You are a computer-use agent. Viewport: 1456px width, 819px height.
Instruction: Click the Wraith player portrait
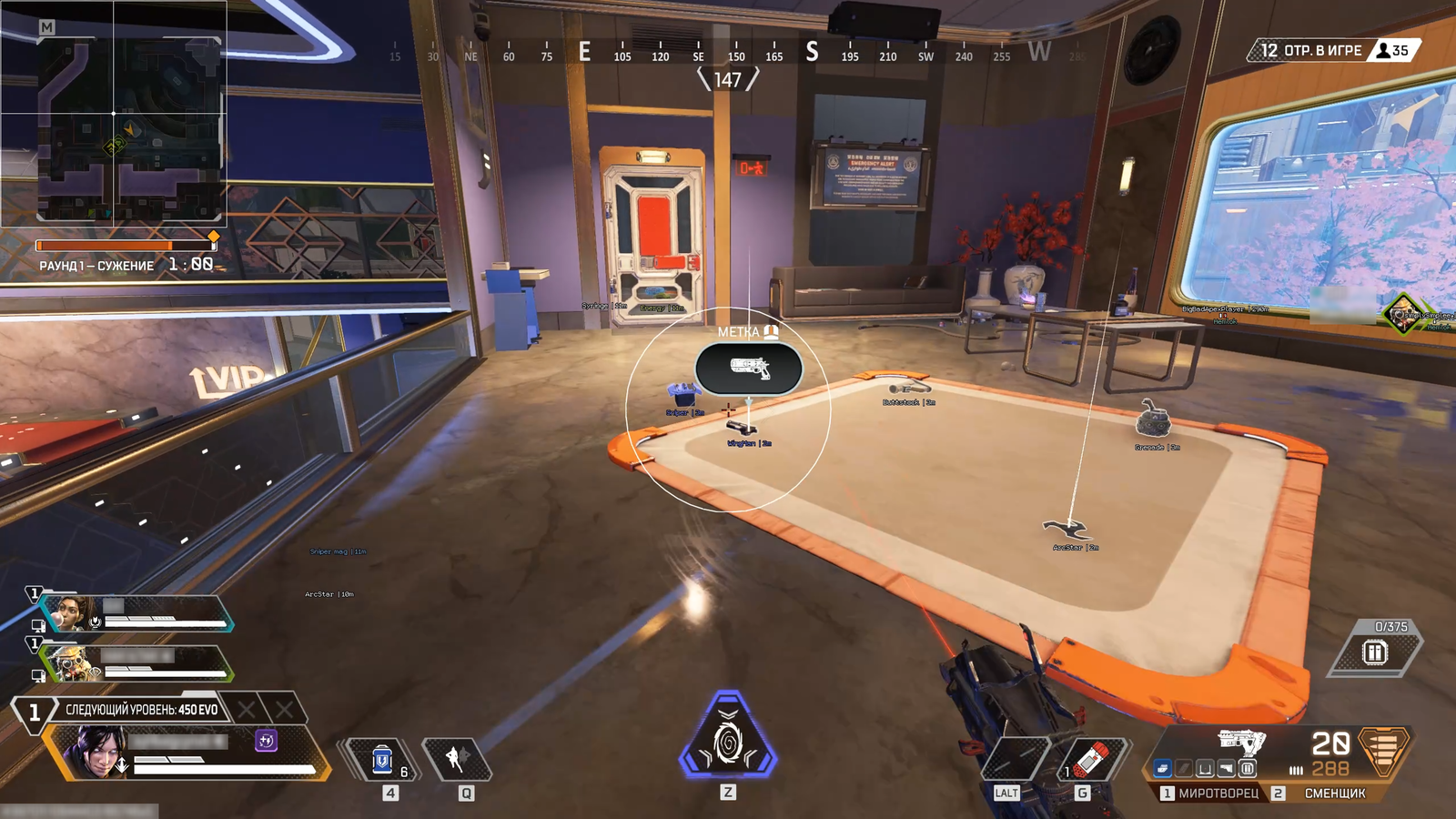pos(96,752)
